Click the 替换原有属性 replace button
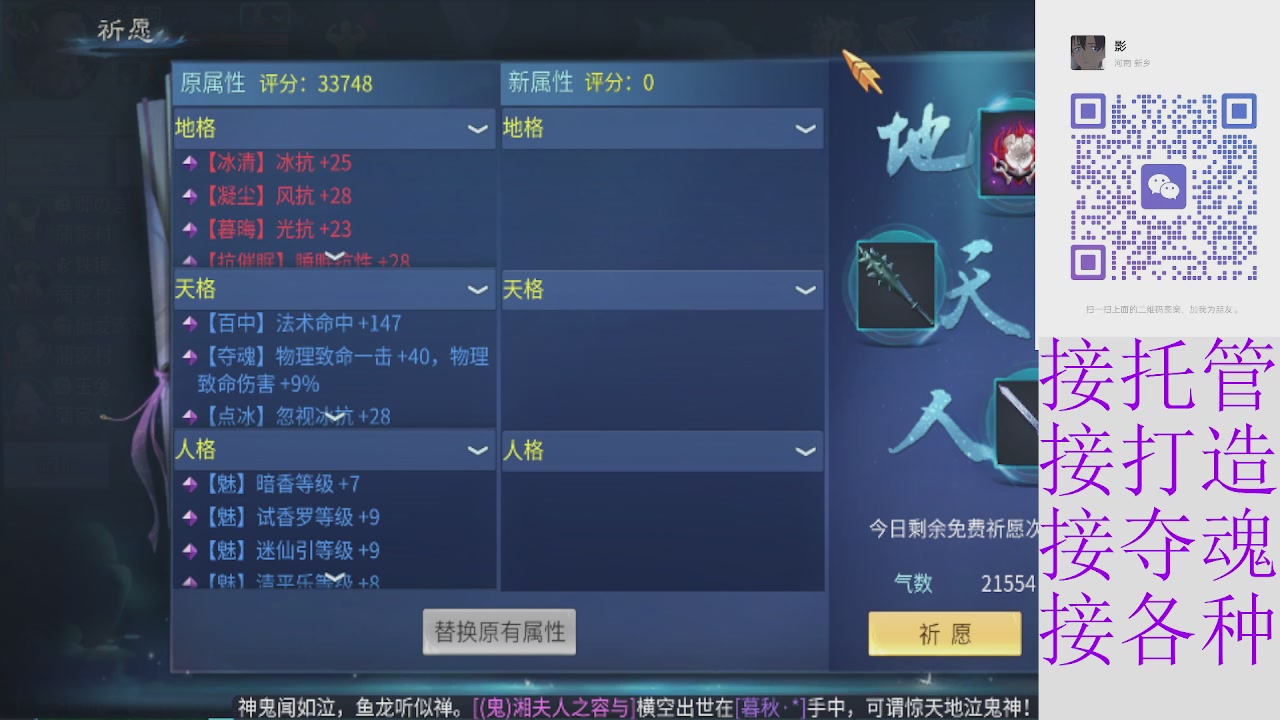The height and width of the screenshot is (720, 1280). coord(498,631)
